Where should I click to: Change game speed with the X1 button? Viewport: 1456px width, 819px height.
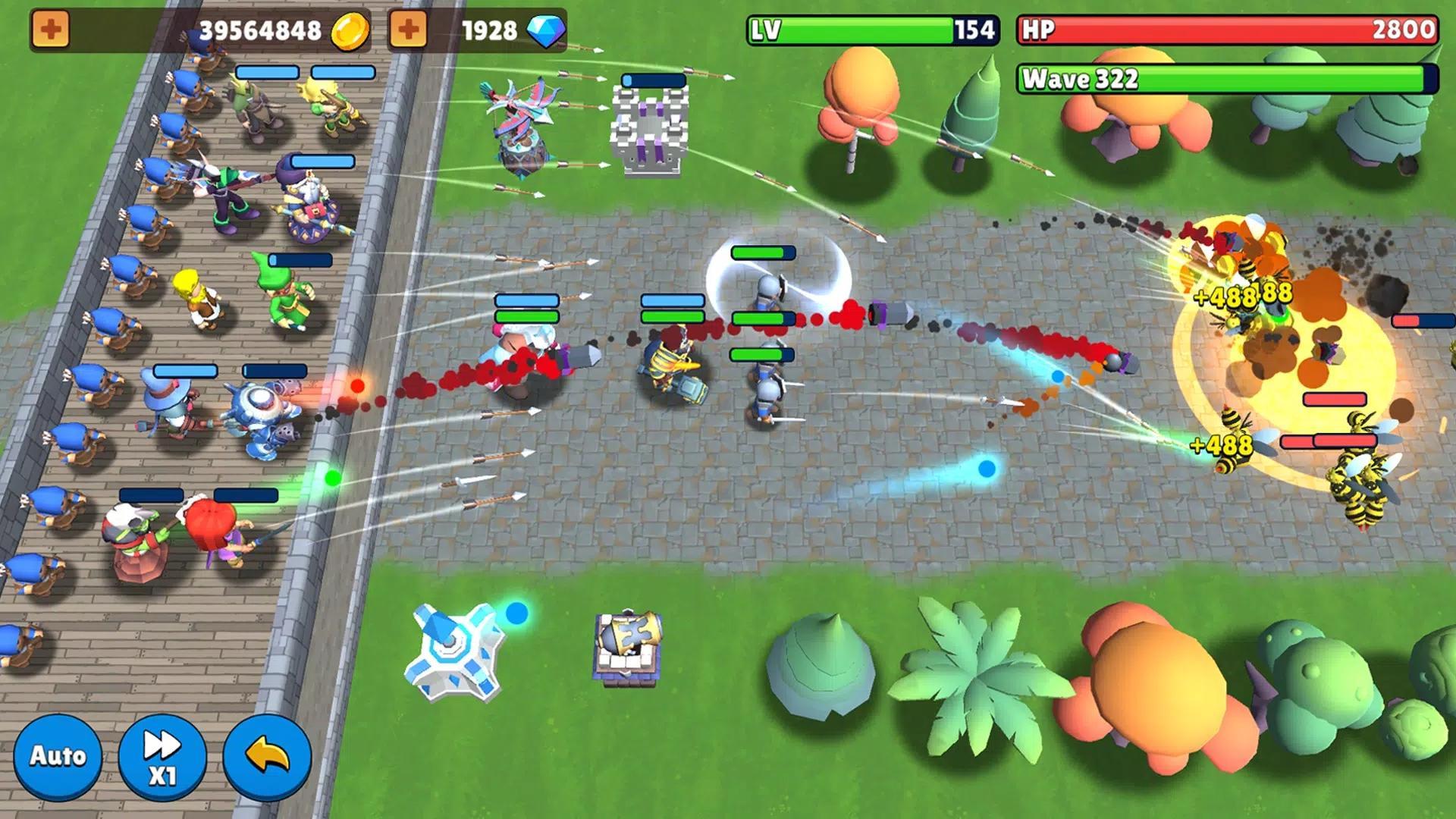(x=162, y=756)
